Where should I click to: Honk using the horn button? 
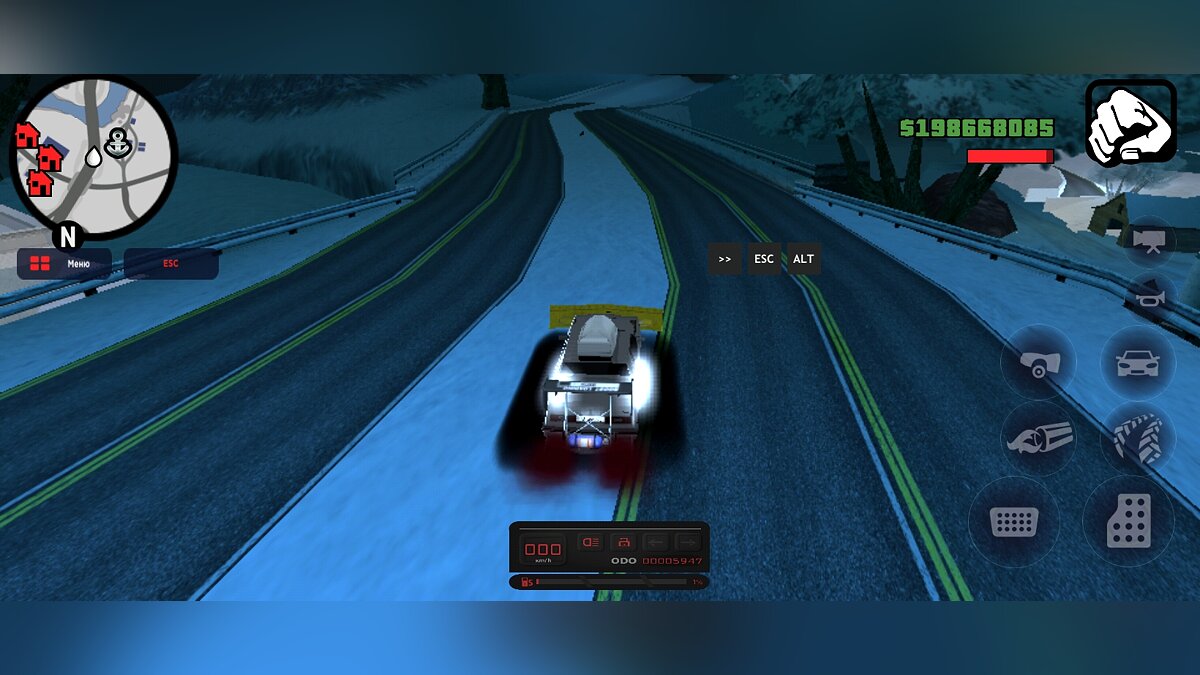[1147, 296]
